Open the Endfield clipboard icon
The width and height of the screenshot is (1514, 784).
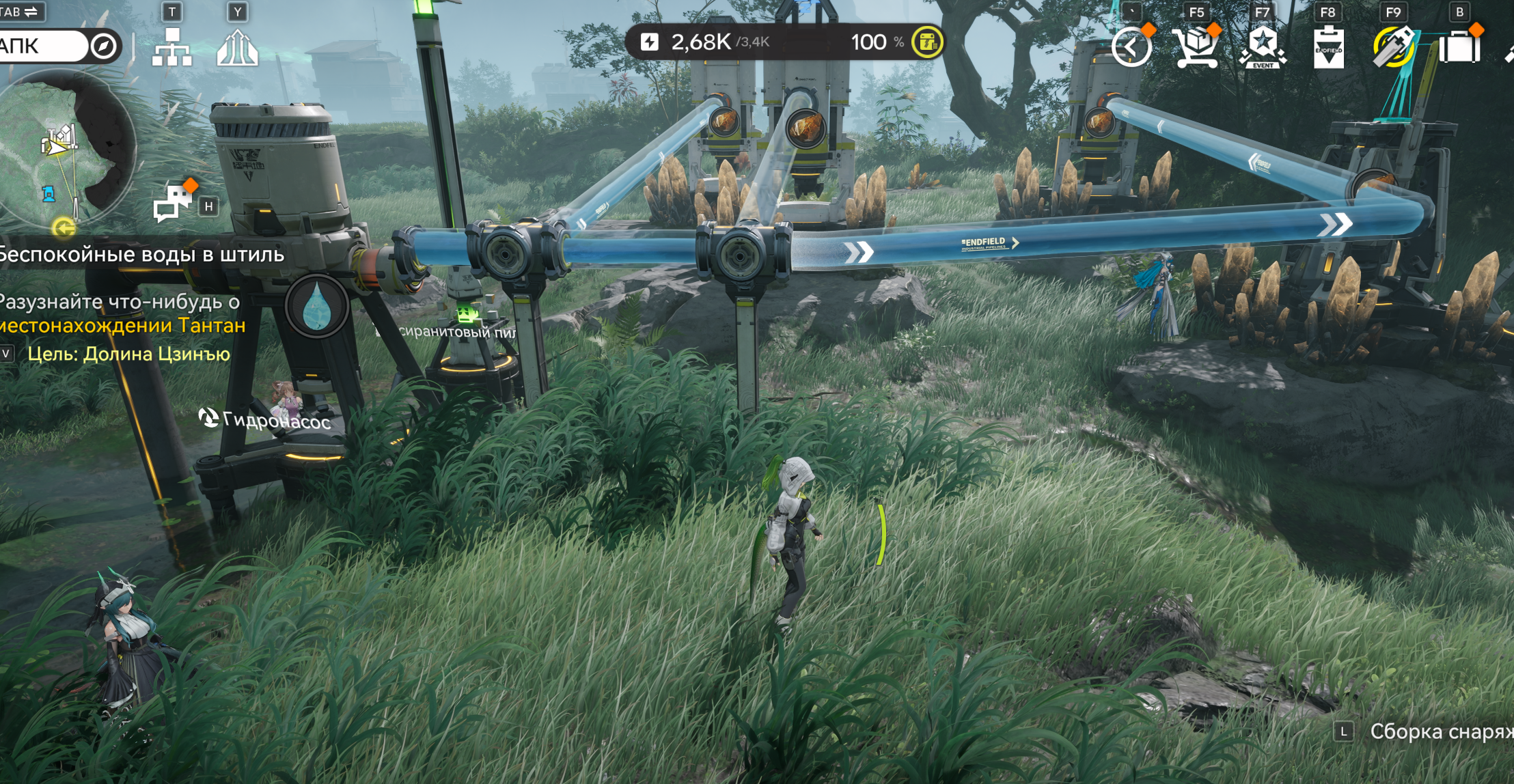click(1328, 48)
